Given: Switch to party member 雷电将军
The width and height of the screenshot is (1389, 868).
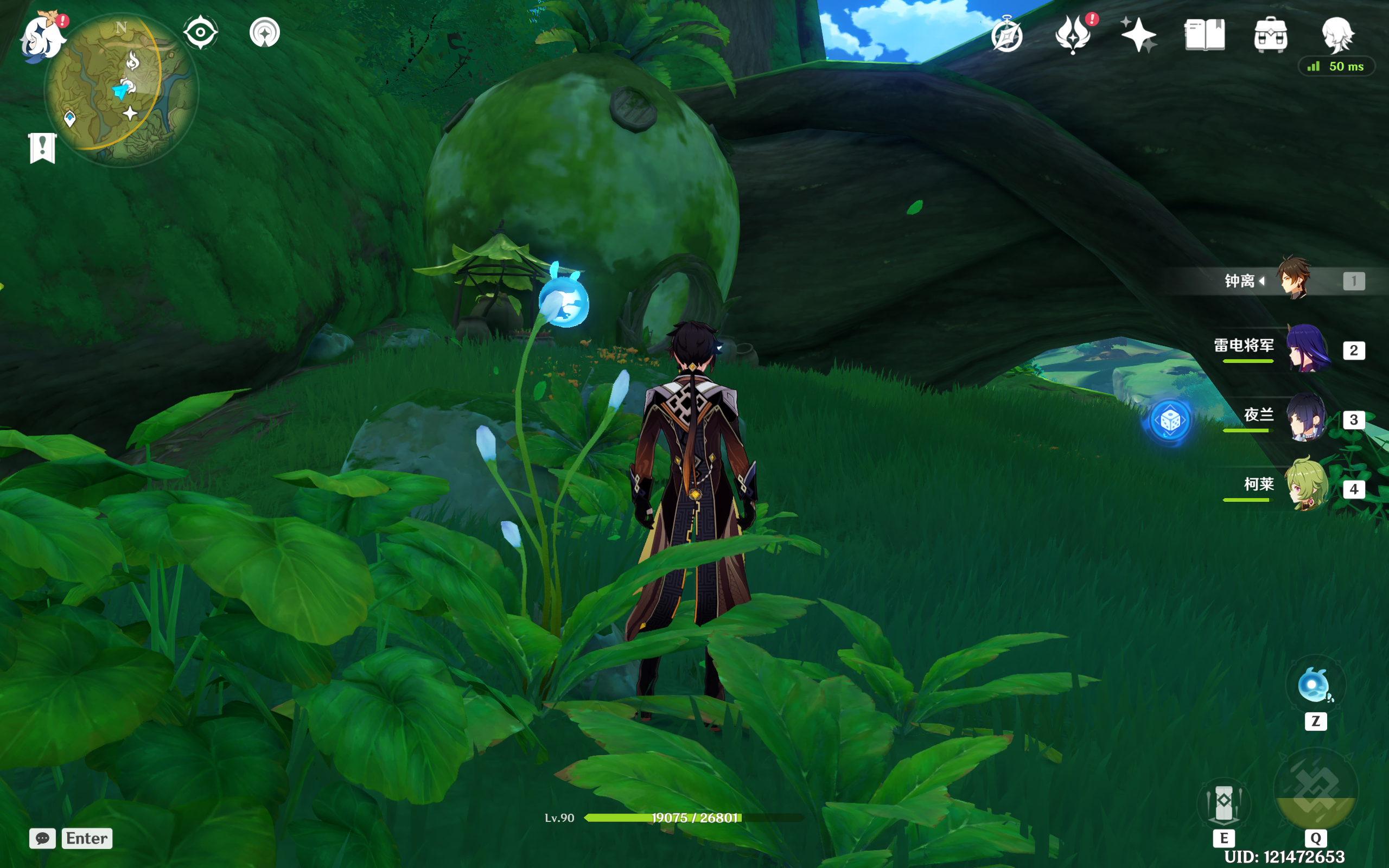Looking at the screenshot, I should click(1307, 348).
